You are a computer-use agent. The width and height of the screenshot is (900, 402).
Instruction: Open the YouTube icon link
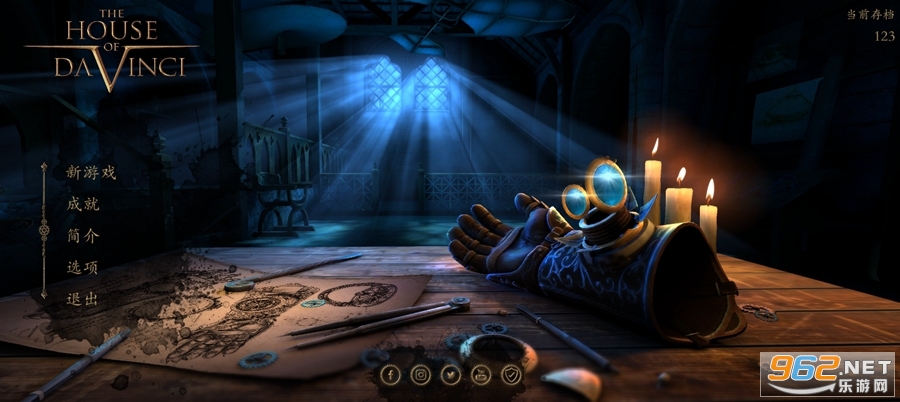(x=481, y=375)
